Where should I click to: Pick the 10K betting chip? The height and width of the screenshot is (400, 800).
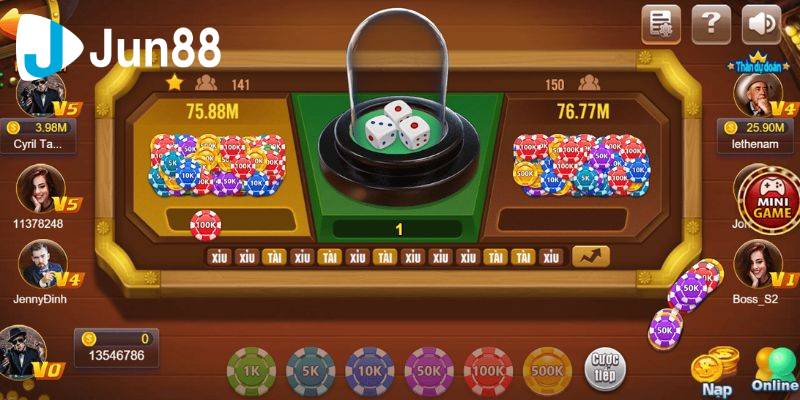[370, 371]
